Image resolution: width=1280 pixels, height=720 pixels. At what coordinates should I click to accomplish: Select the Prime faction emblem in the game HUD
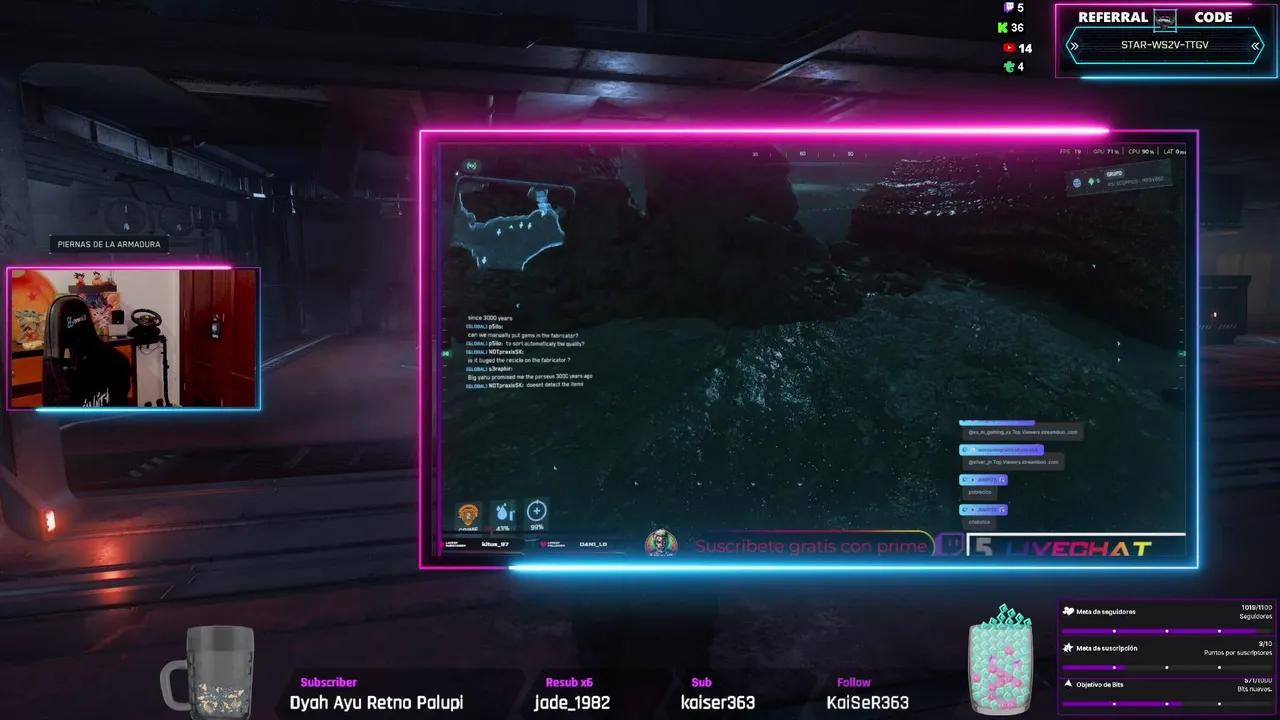click(x=467, y=512)
